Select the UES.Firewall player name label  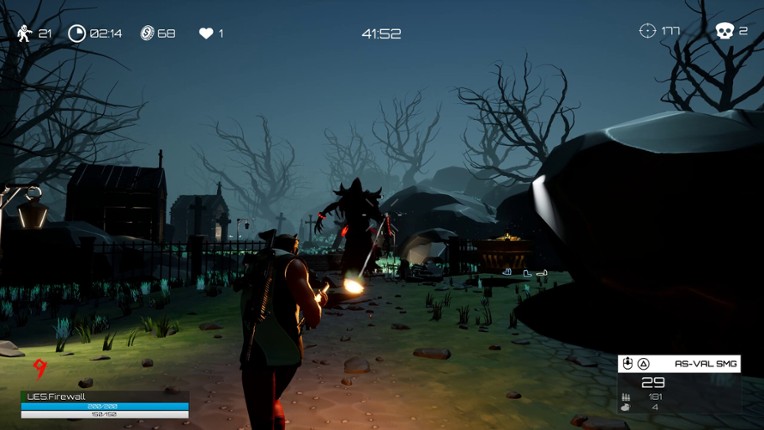click(x=57, y=396)
